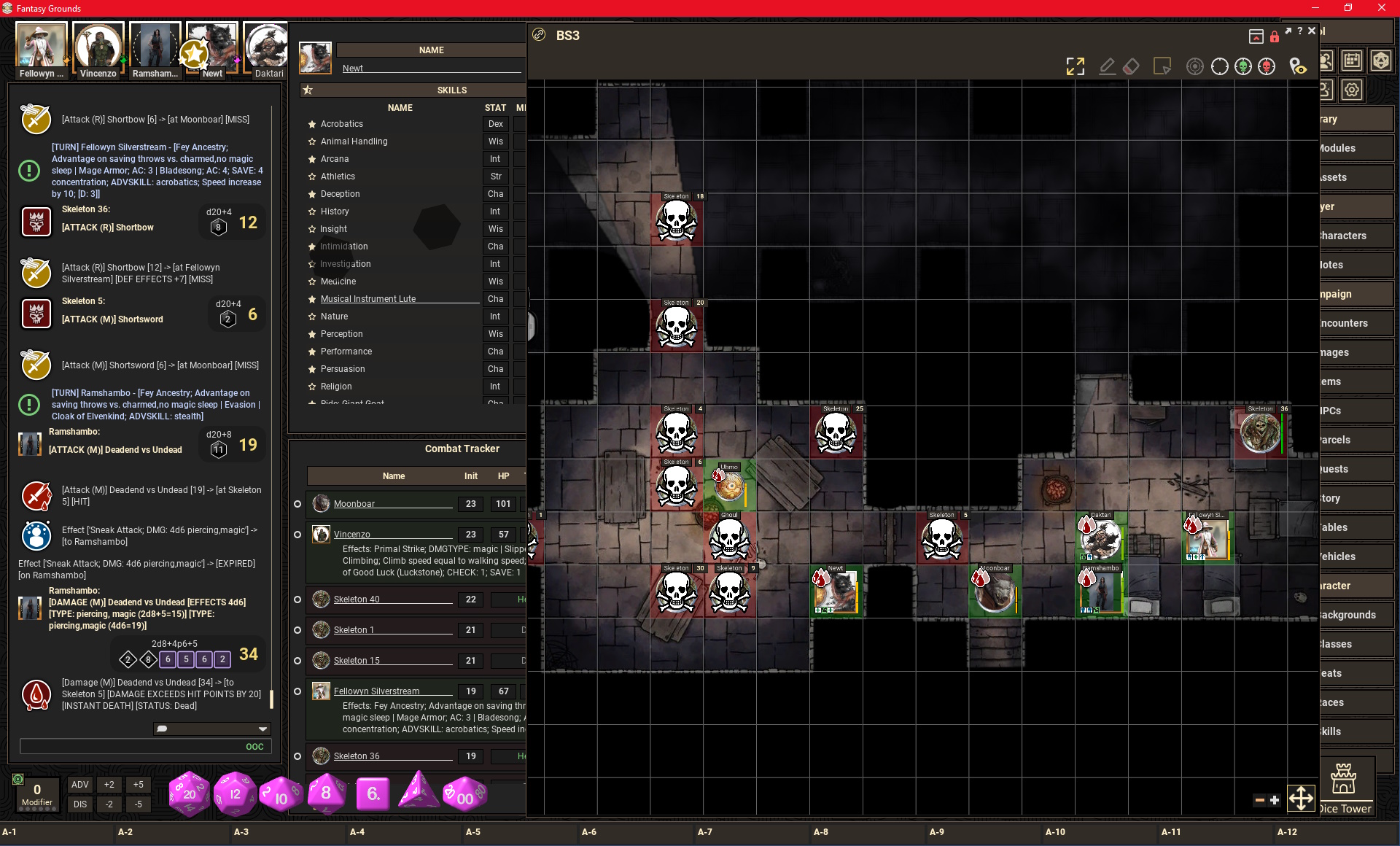Apply the +5 modifier button

coord(138,785)
